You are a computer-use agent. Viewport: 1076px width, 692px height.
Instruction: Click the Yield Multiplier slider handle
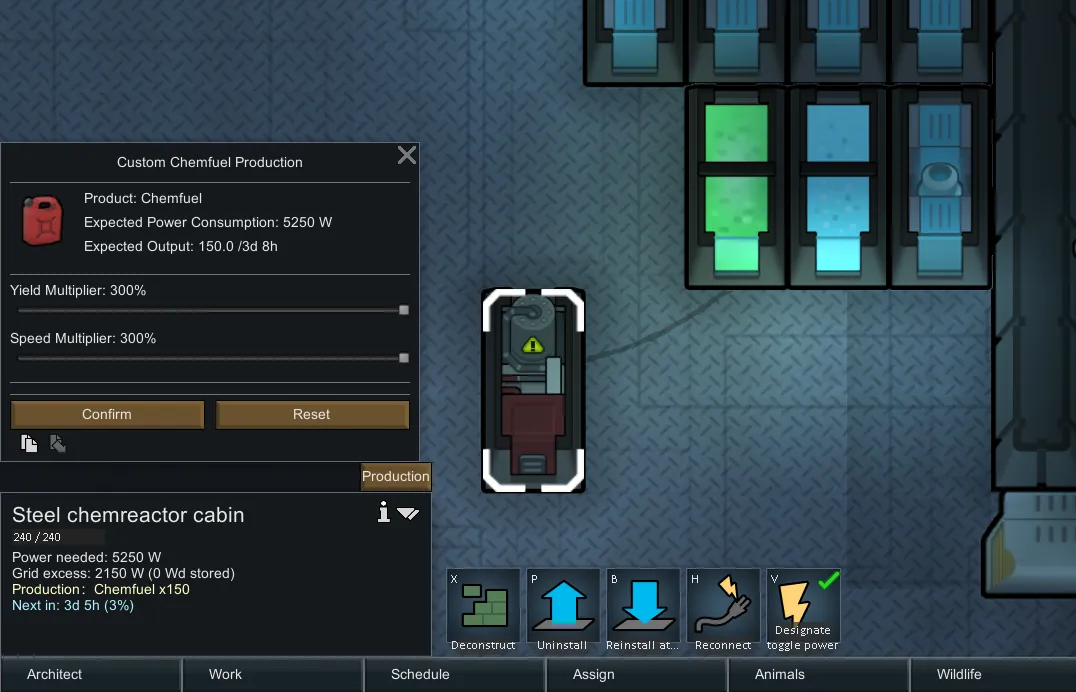[404, 310]
